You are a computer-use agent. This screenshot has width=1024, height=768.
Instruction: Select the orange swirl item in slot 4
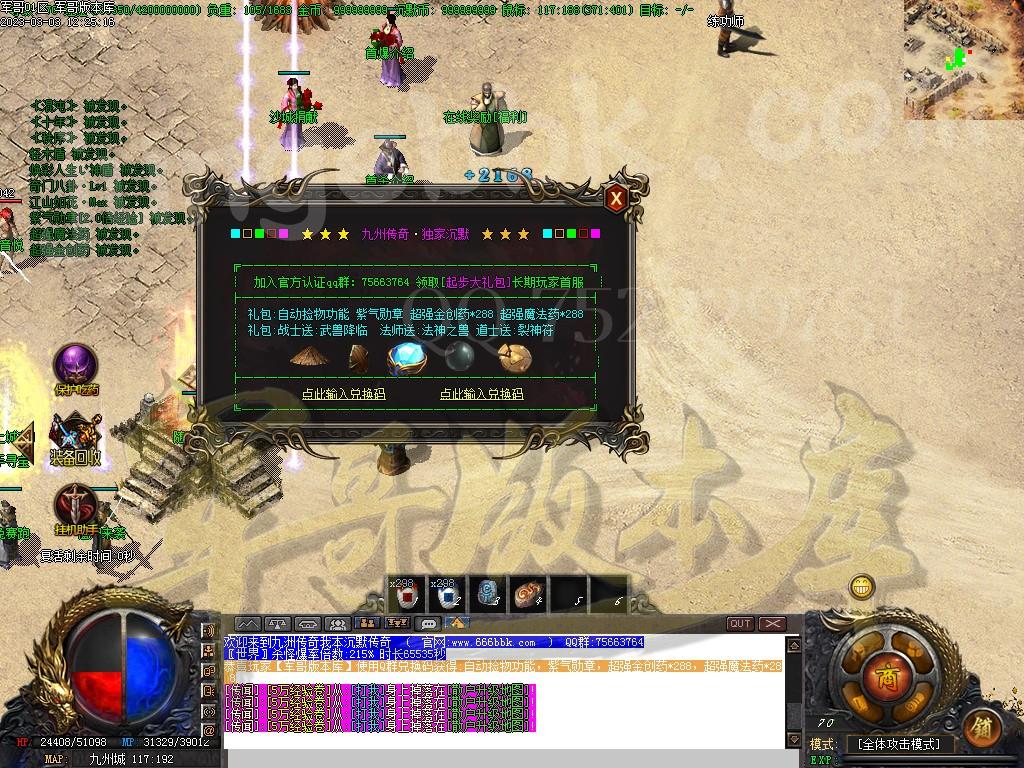[x=527, y=595]
